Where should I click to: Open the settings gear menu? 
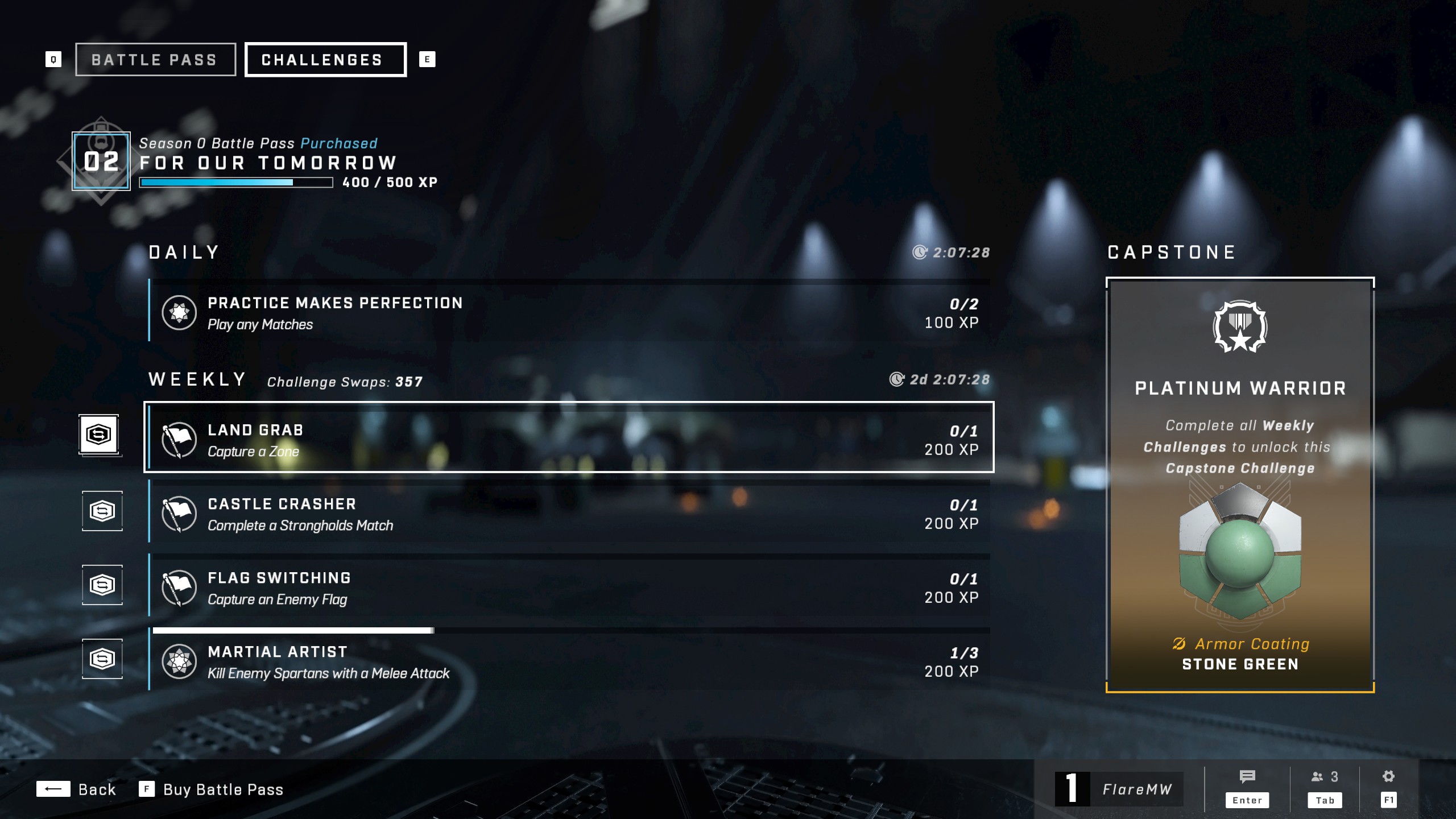click(1388, 788)
